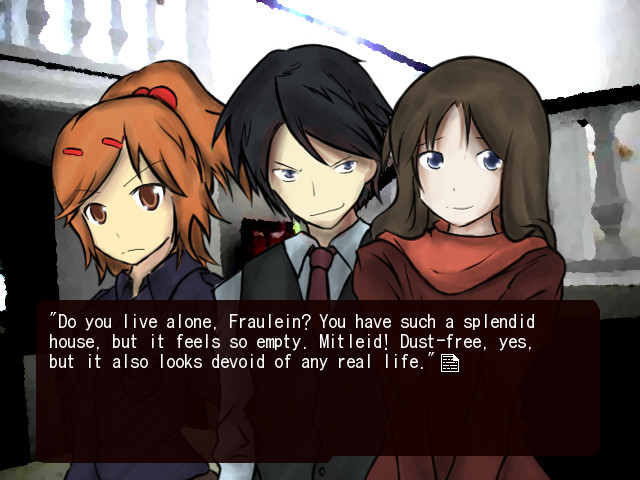Click the page icon to continue dialogue

coord(450,363)
